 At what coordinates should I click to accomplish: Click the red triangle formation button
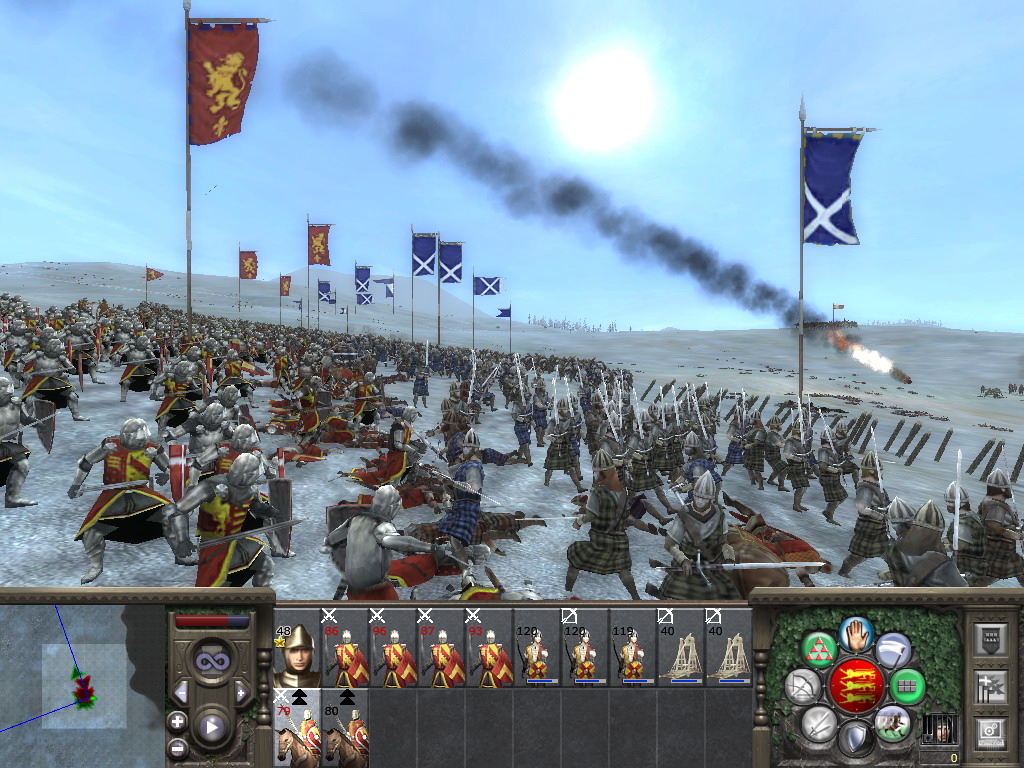[x=819, y=650]
